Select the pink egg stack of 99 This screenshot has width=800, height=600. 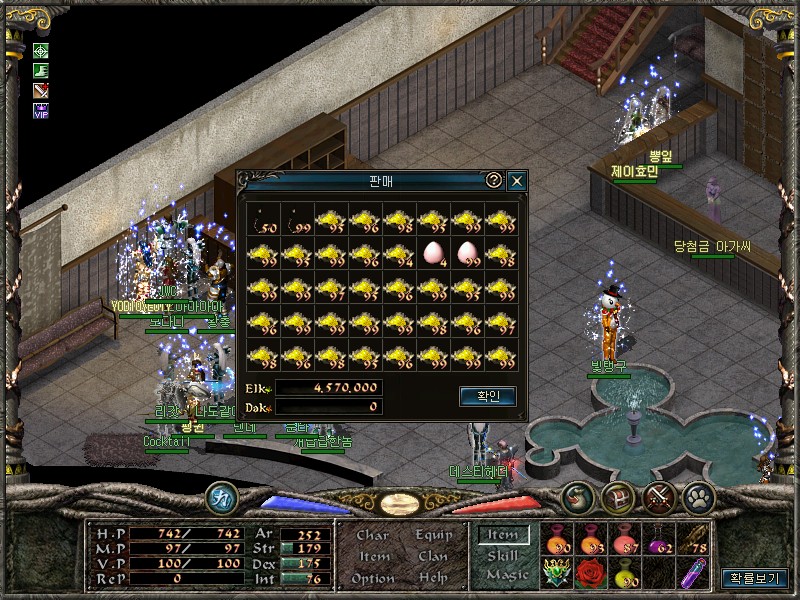(467, 252)
